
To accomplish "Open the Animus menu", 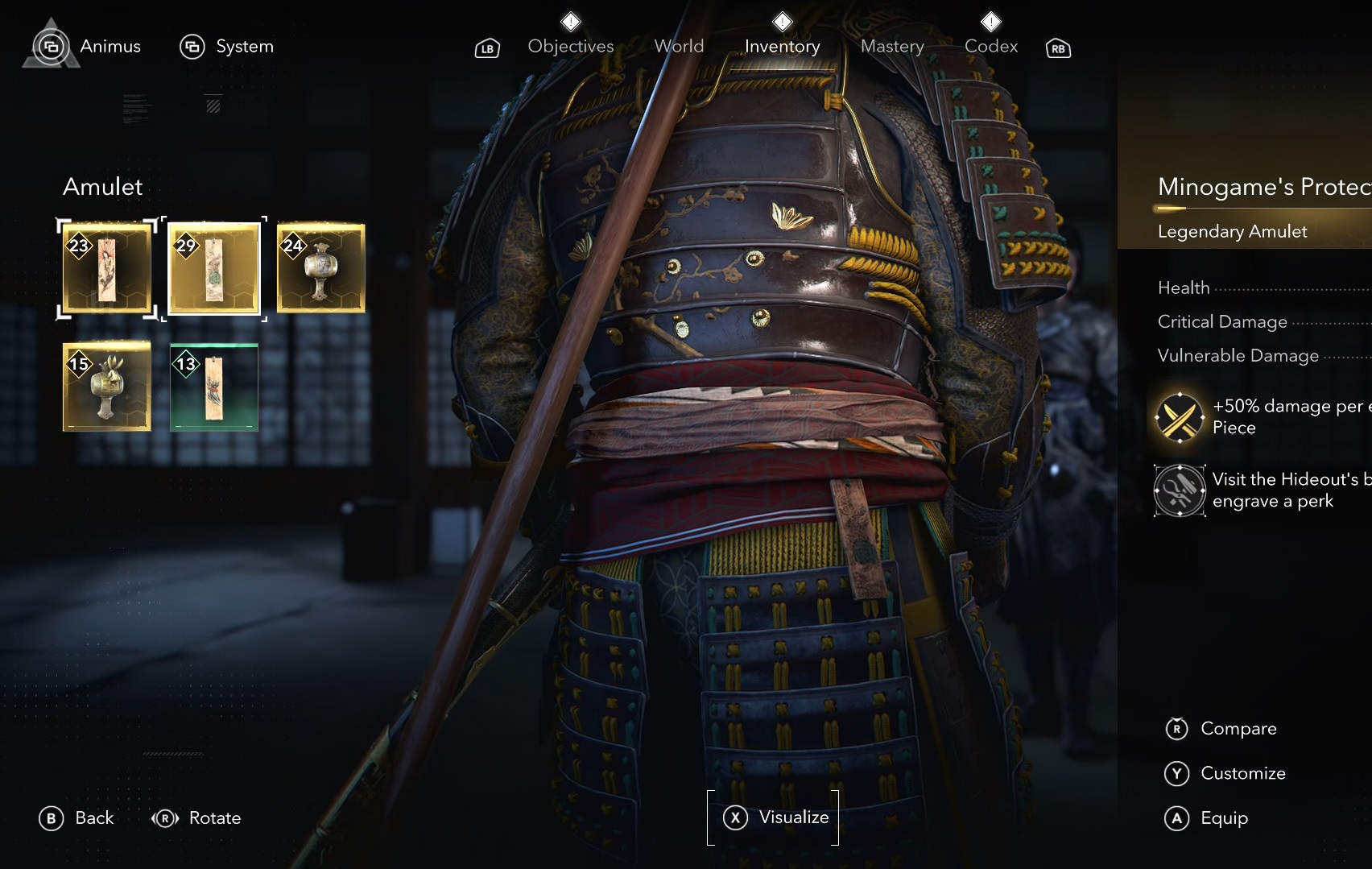I will [89, 47].
